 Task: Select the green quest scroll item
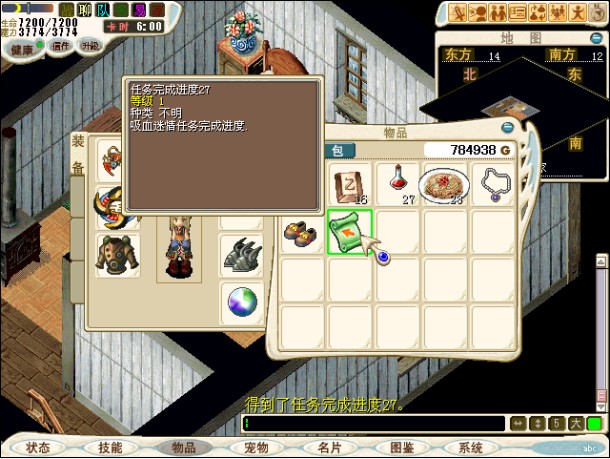(x=349, y=233)
